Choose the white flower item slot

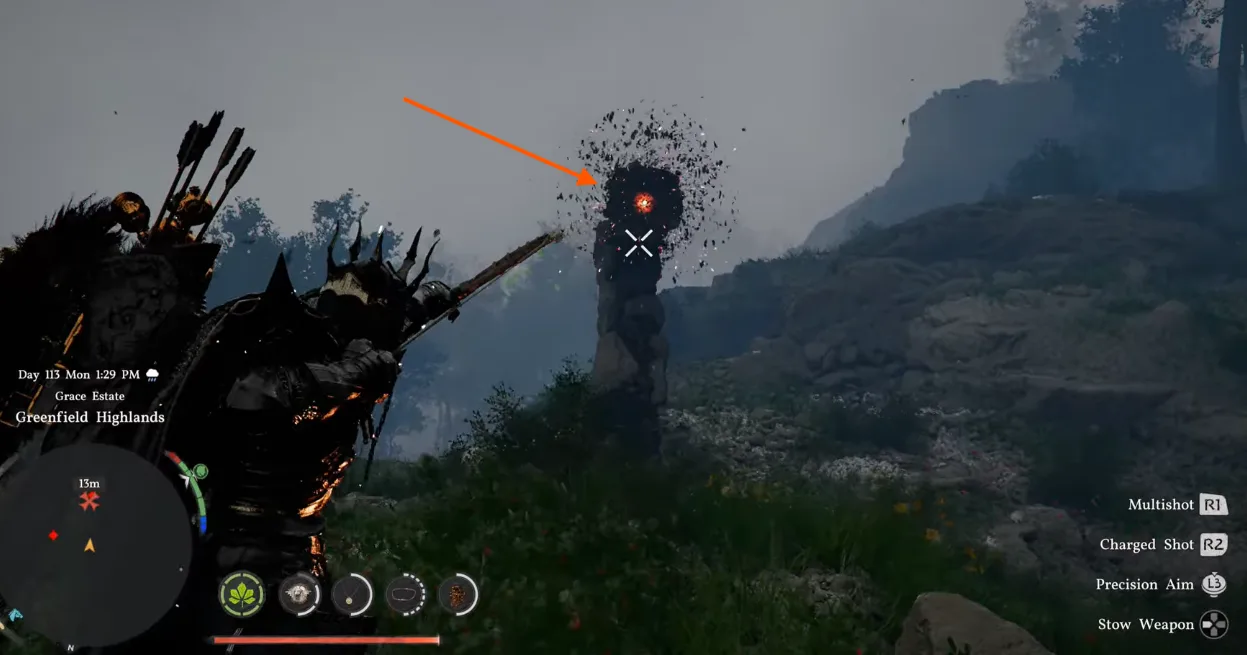click(299, 595)
